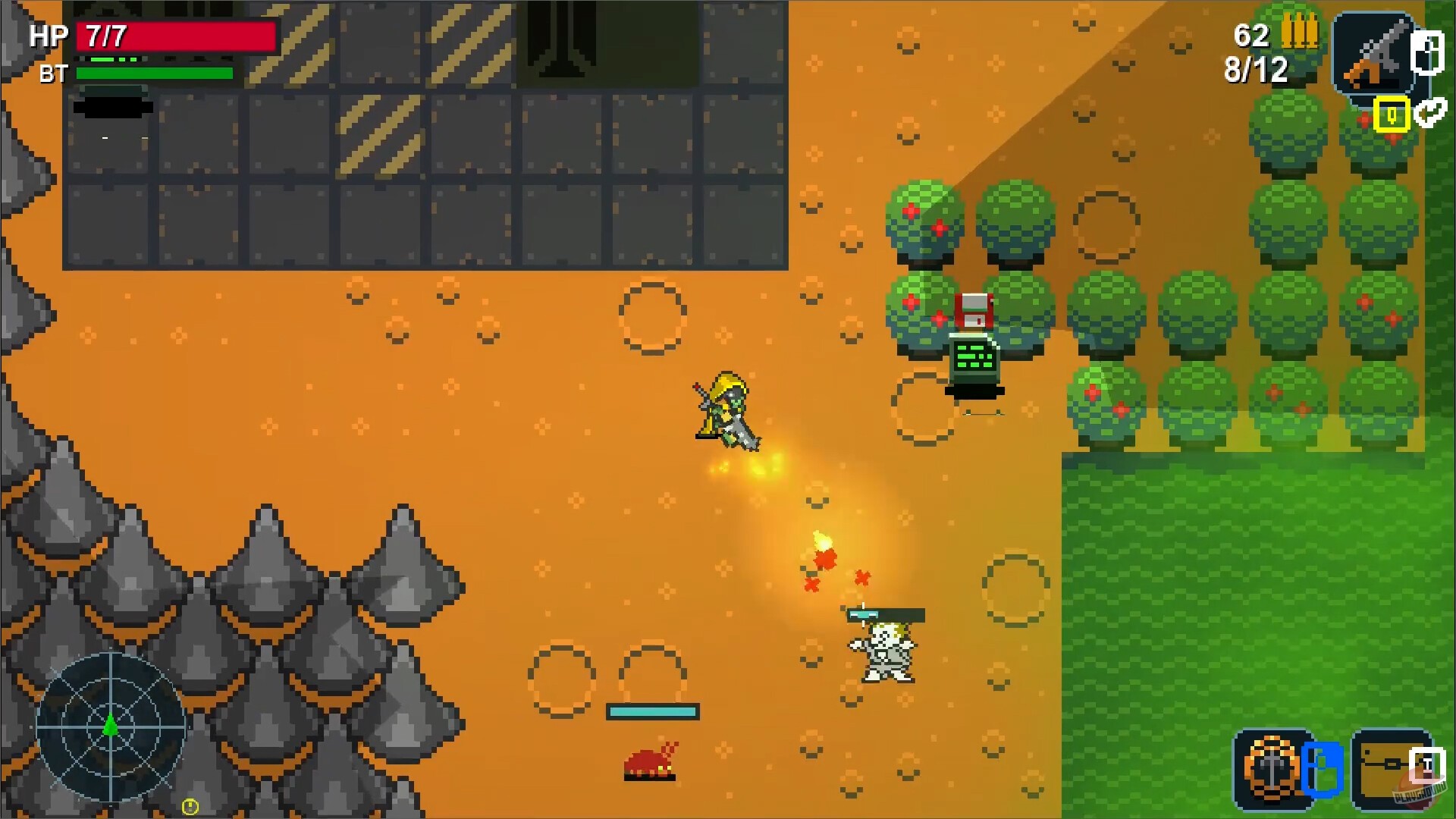Select the white robot enemy

(x=882, y=652)
